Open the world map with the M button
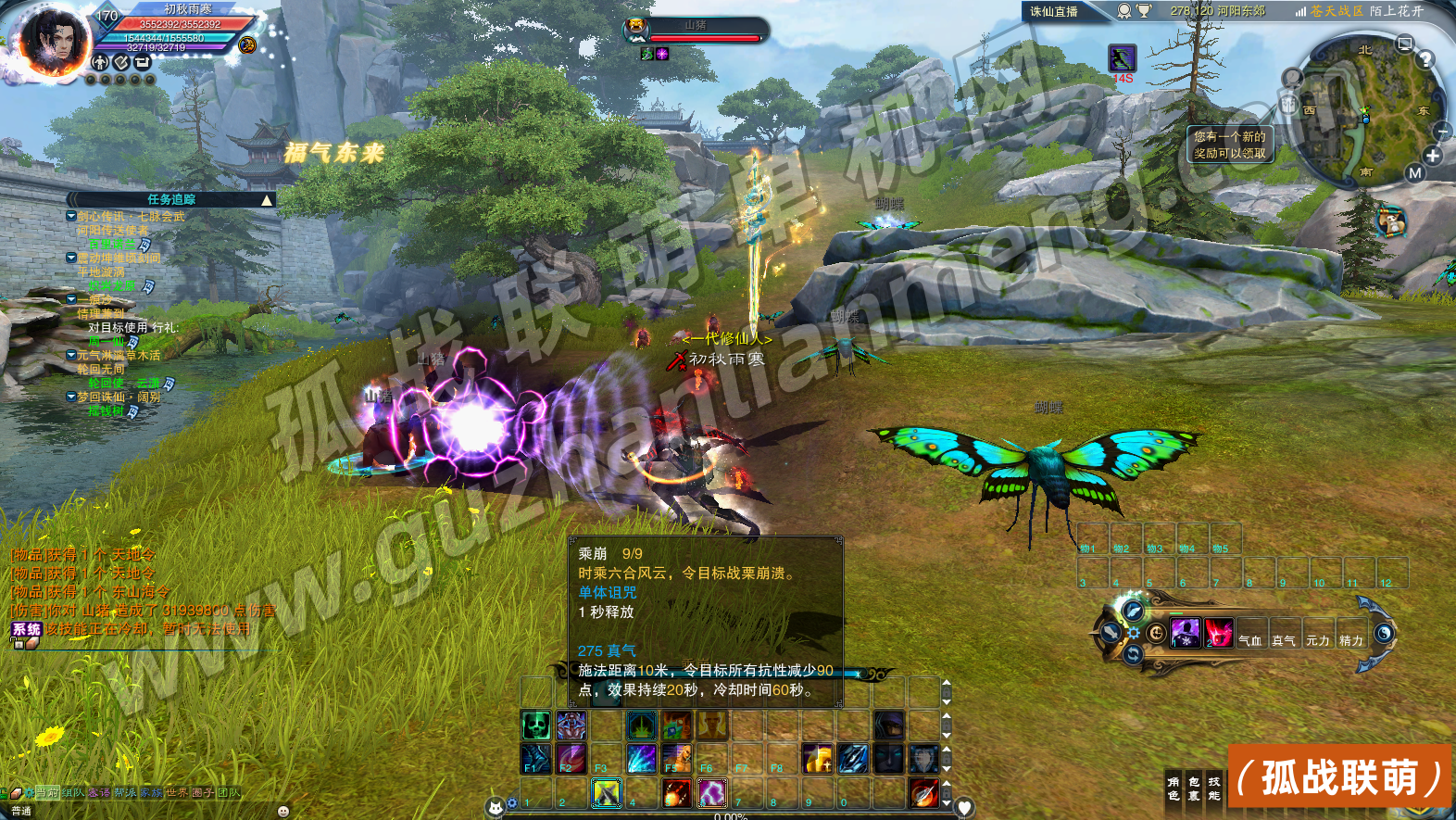Screen dimensions: 1456x820 point(1414,172)
